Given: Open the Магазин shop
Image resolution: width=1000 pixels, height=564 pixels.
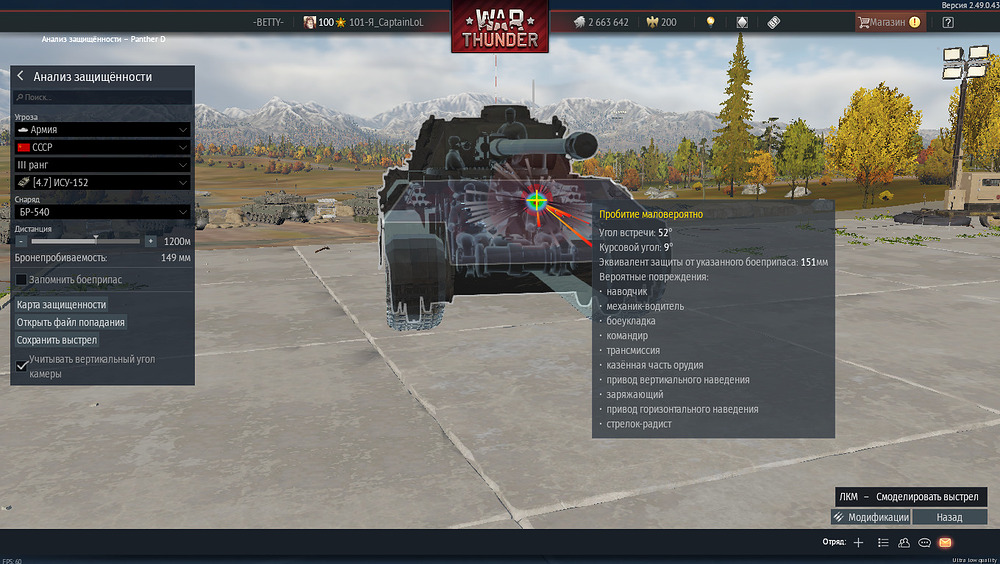Looking at the screenshot, I should click(889, 22).
